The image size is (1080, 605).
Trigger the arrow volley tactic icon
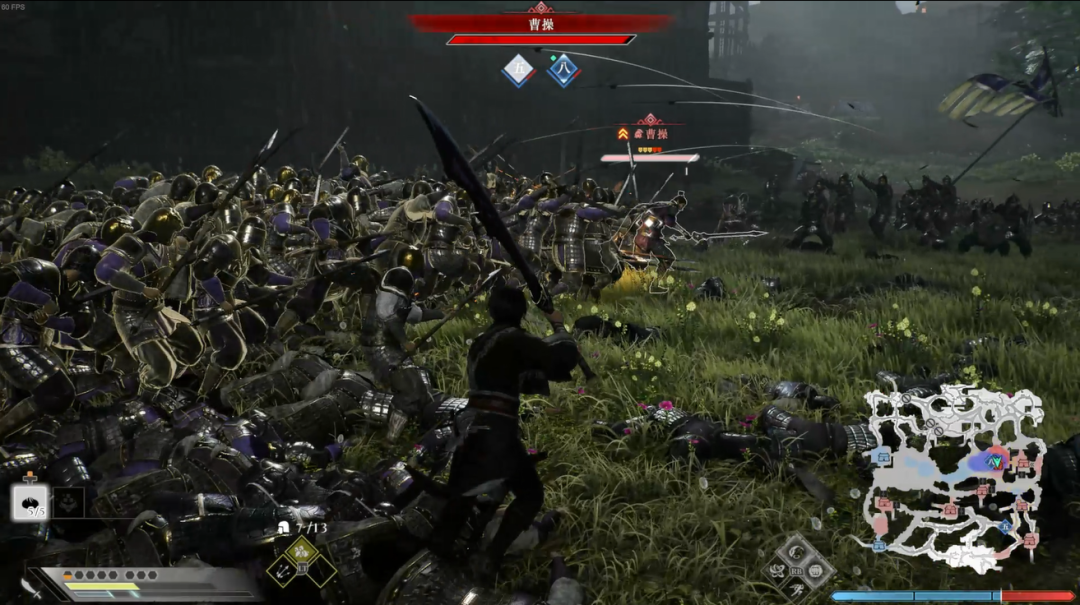[285, 571]
